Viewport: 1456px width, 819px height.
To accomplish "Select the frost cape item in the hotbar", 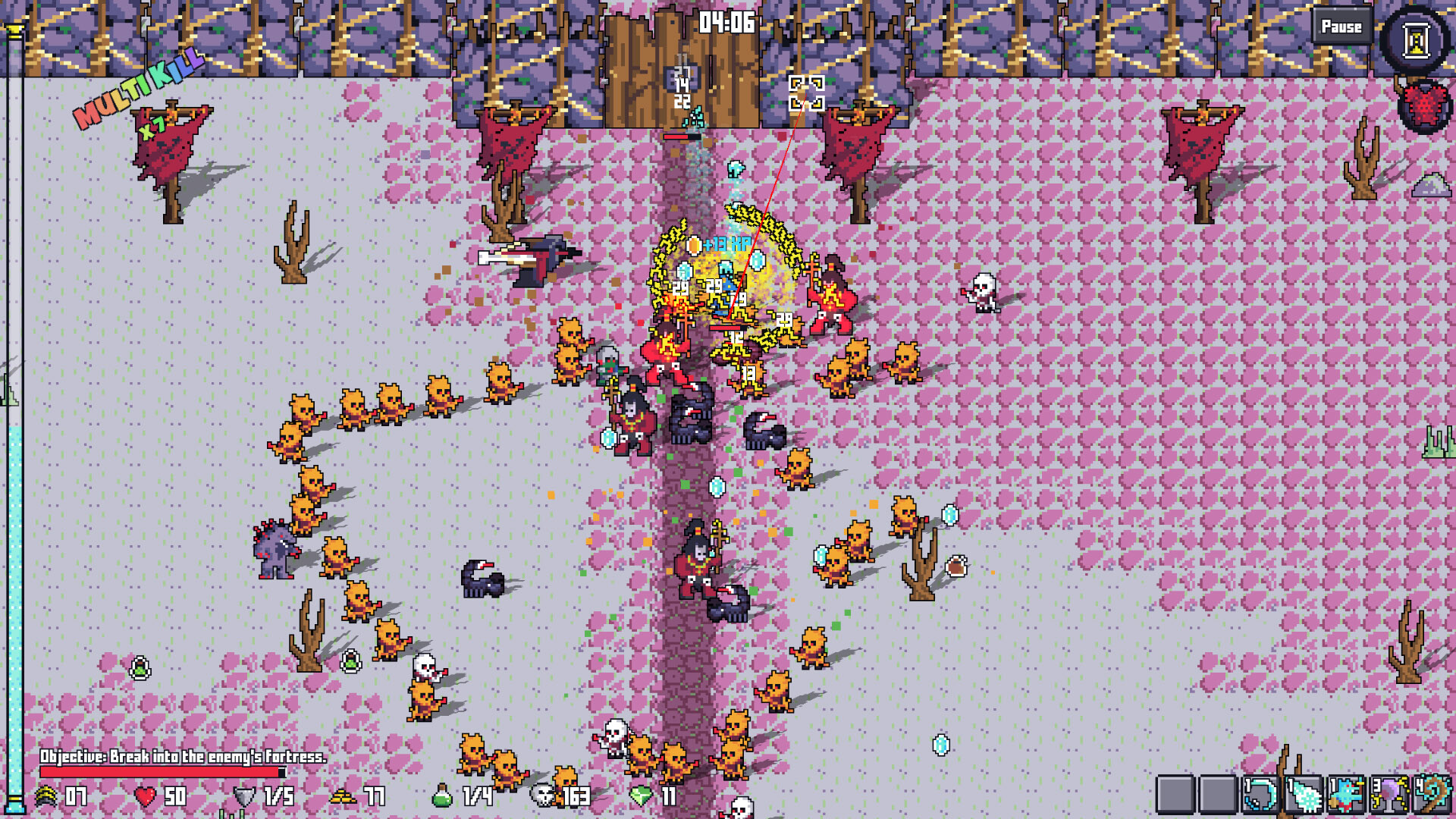I will 1302,795.
